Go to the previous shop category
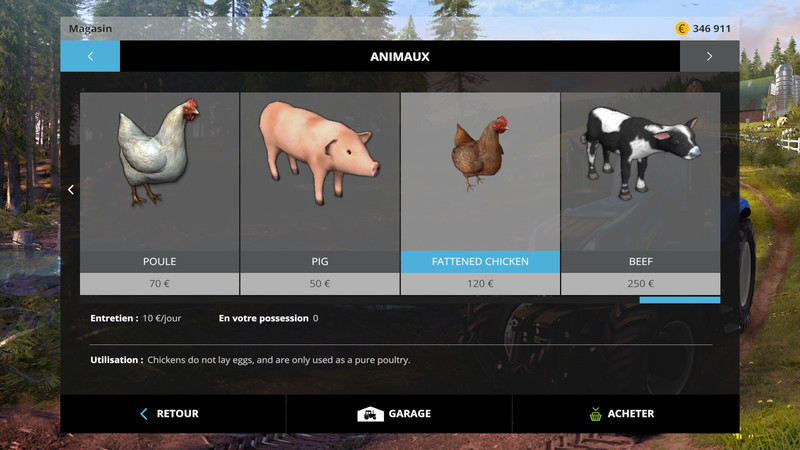 [90, 56]
